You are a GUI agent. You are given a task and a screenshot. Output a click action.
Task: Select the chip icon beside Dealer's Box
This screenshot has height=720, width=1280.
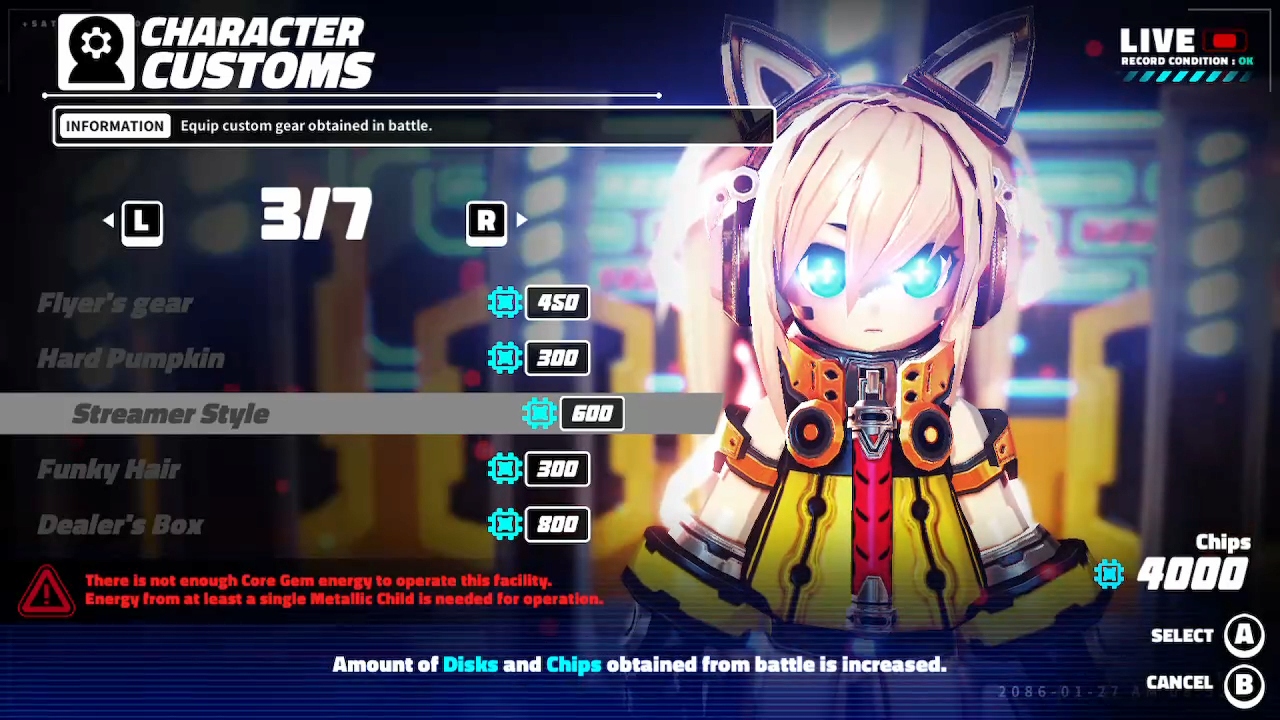tap(505, 524)
